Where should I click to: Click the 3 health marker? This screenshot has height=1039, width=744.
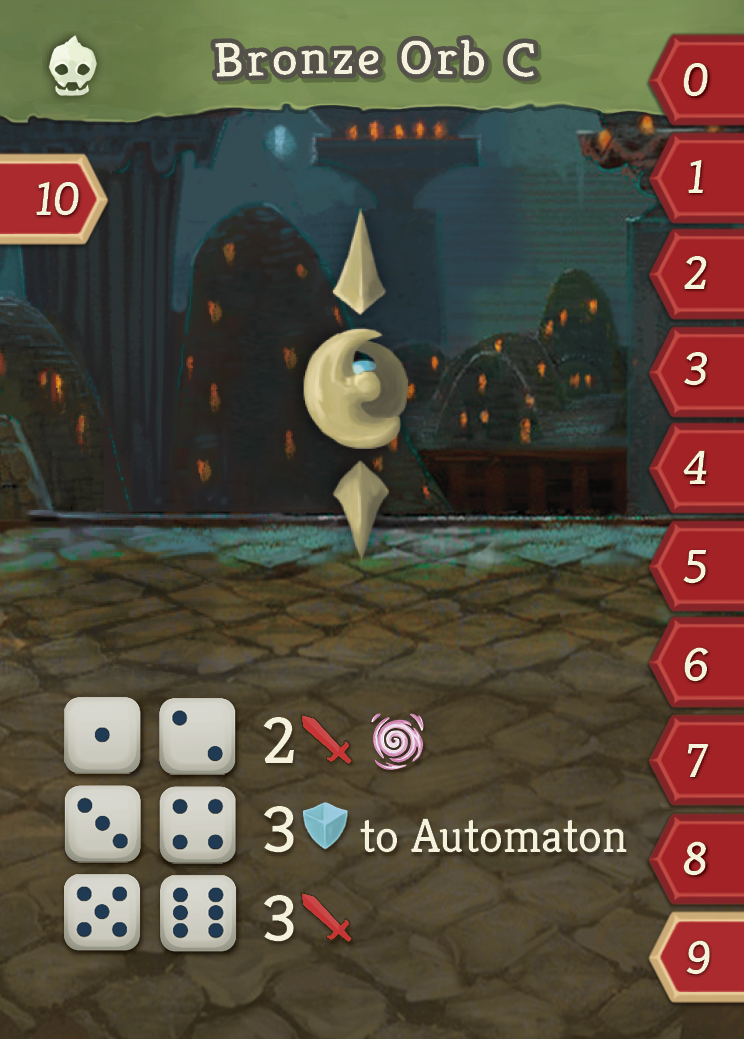(697, 371)
